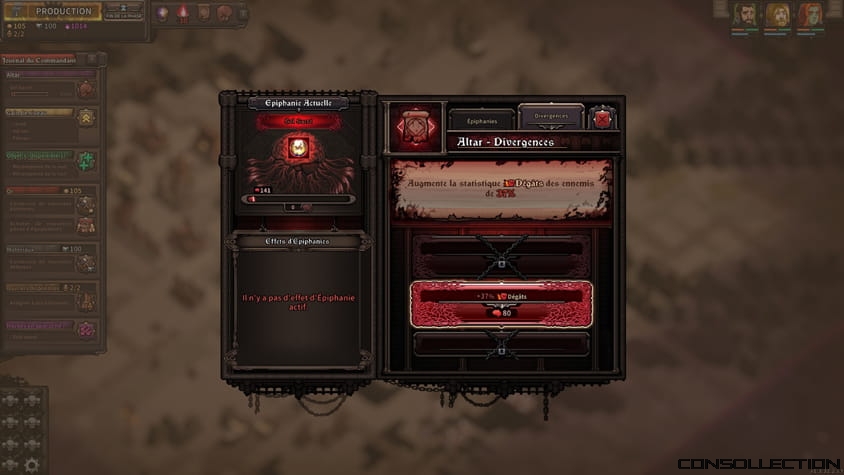The height and width of the screenshot is (475, 844).
Task: Select the pink gem journal entry icon
Action: coord(87,329)
